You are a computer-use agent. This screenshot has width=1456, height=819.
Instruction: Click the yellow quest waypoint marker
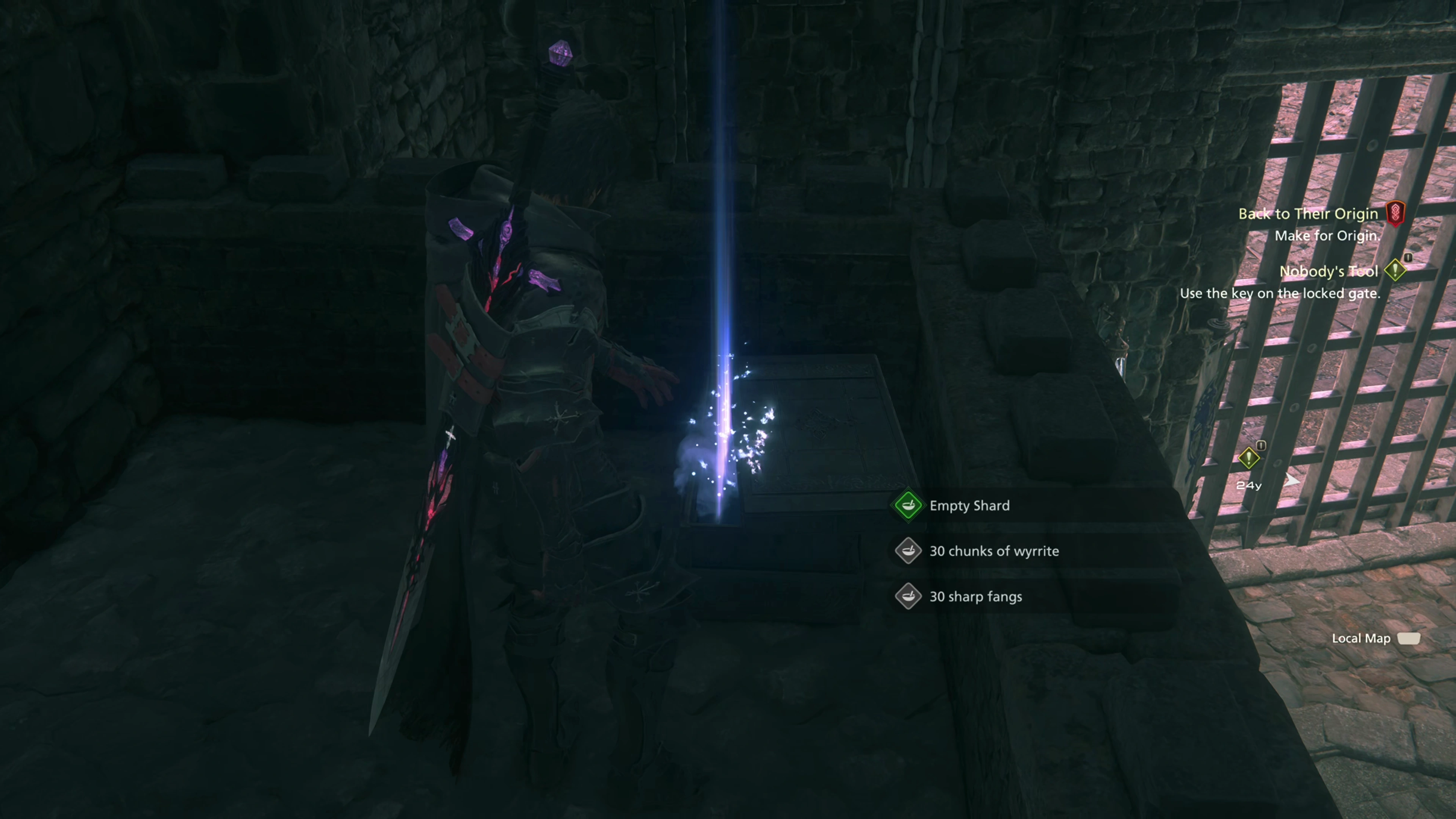[x=1248, y=458]
